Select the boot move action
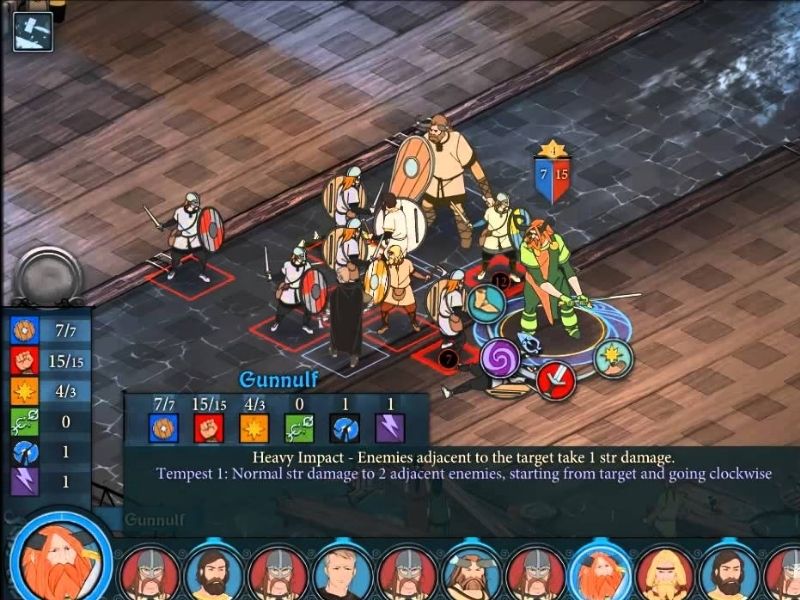The width and height of the screenshot is (800, 600). pos(489,303)
